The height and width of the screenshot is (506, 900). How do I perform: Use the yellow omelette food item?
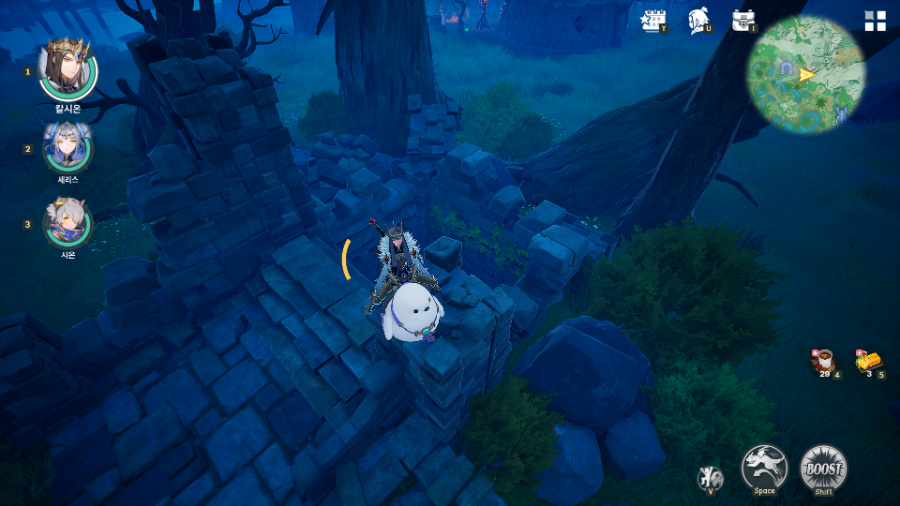[867, 361]
